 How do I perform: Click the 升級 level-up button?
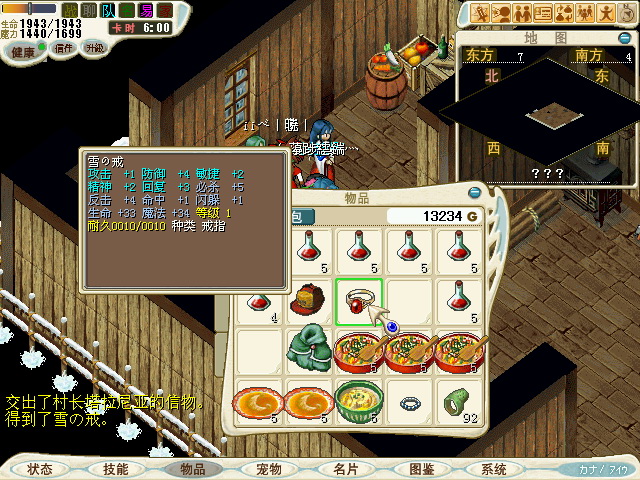tap(95, 48)
